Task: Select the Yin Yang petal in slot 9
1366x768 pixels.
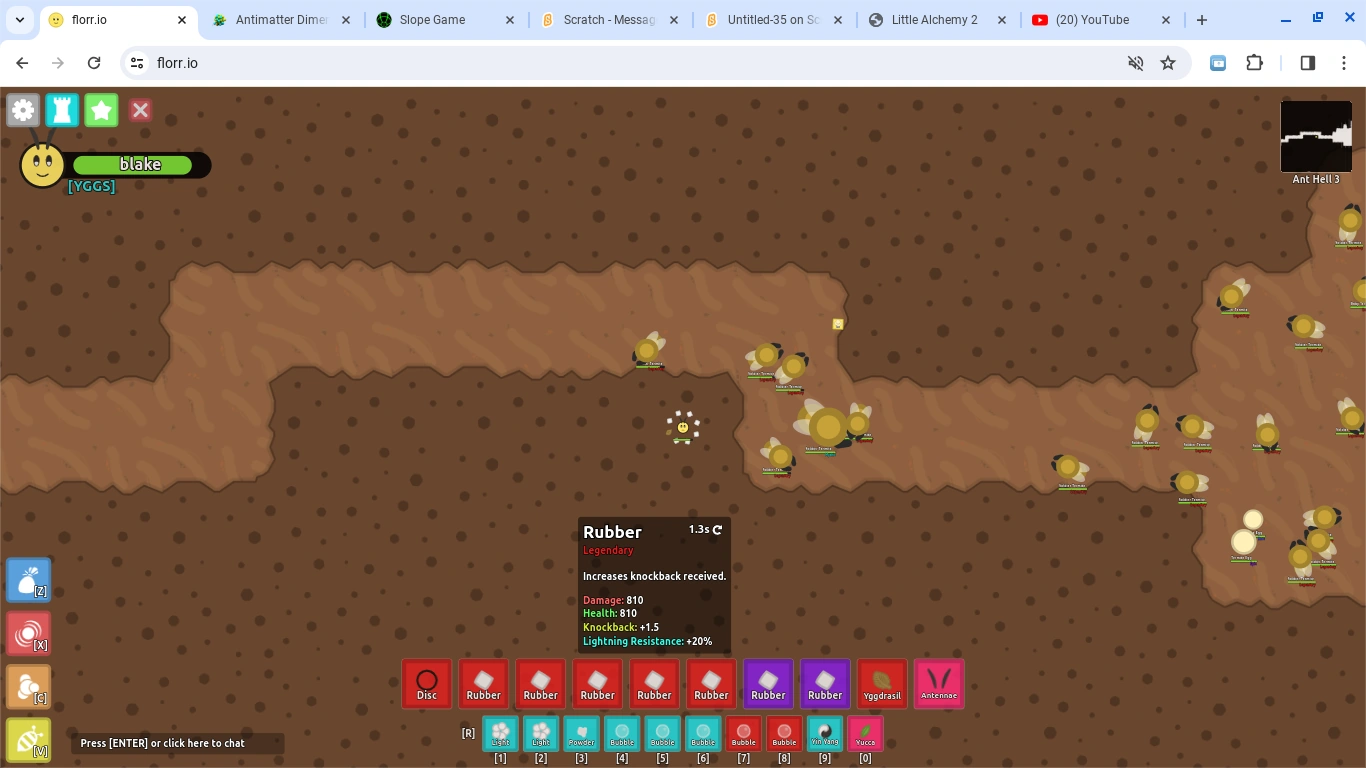Action: [x=824, y=733]
